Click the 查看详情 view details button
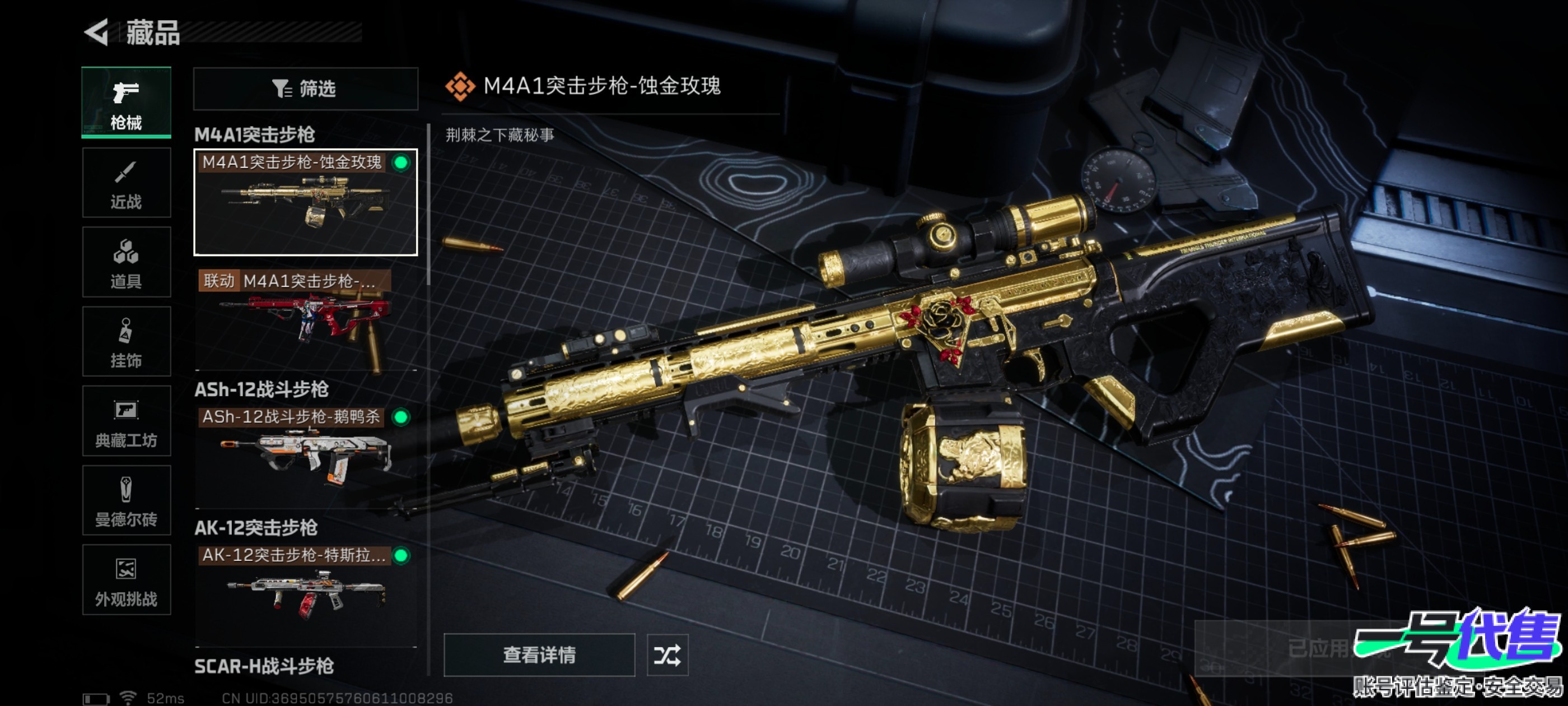Screen dimensions: 1568x706 click(539, 655)
